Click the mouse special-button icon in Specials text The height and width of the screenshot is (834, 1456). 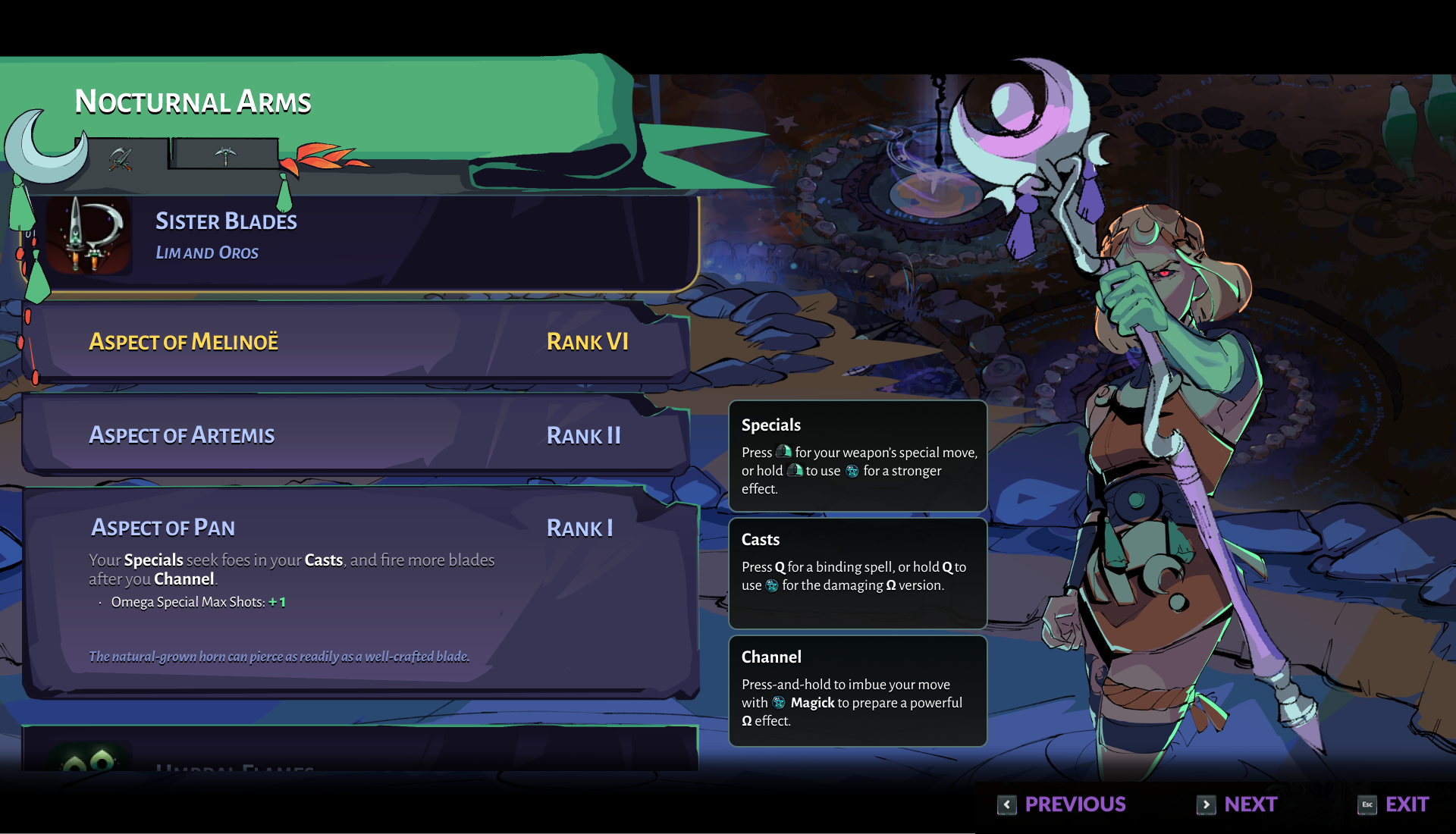pyautogui.click(x=784, y=452)
